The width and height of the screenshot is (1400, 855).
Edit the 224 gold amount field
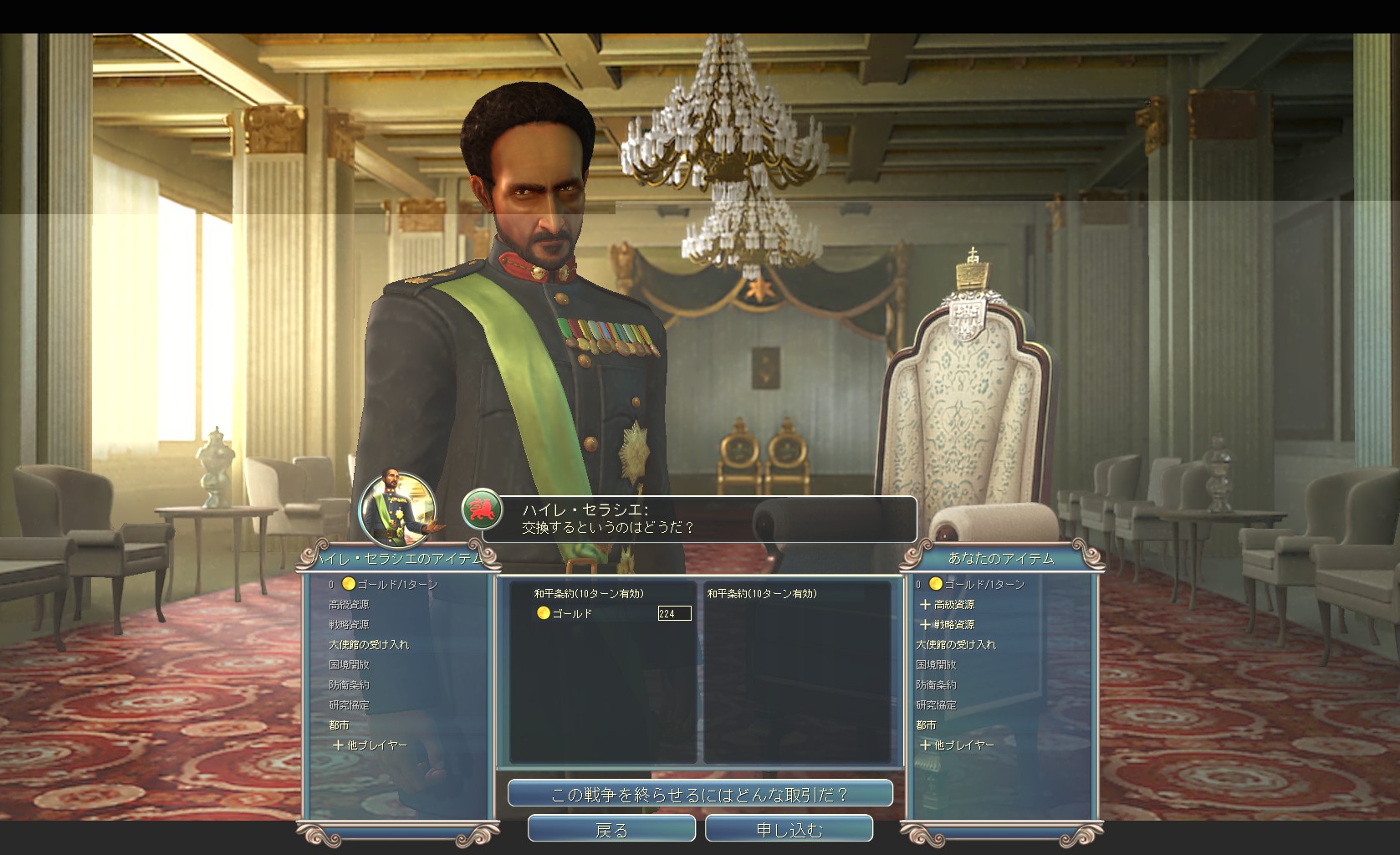point(674,613)
